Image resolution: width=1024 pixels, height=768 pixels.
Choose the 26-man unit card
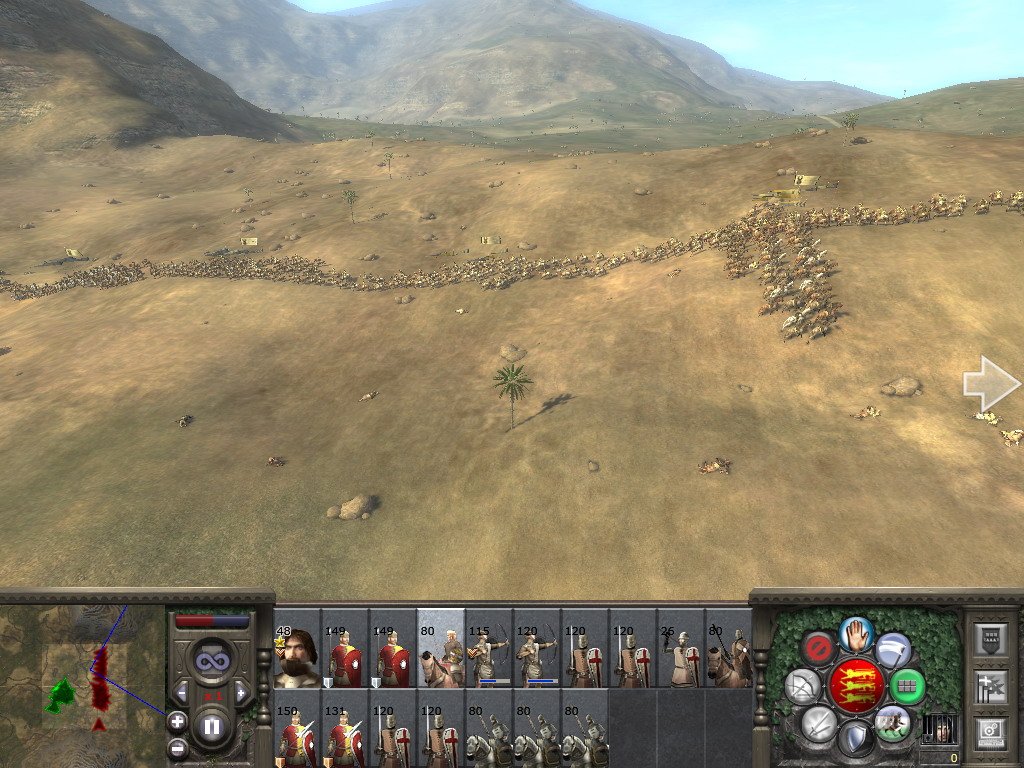(681, 649)
